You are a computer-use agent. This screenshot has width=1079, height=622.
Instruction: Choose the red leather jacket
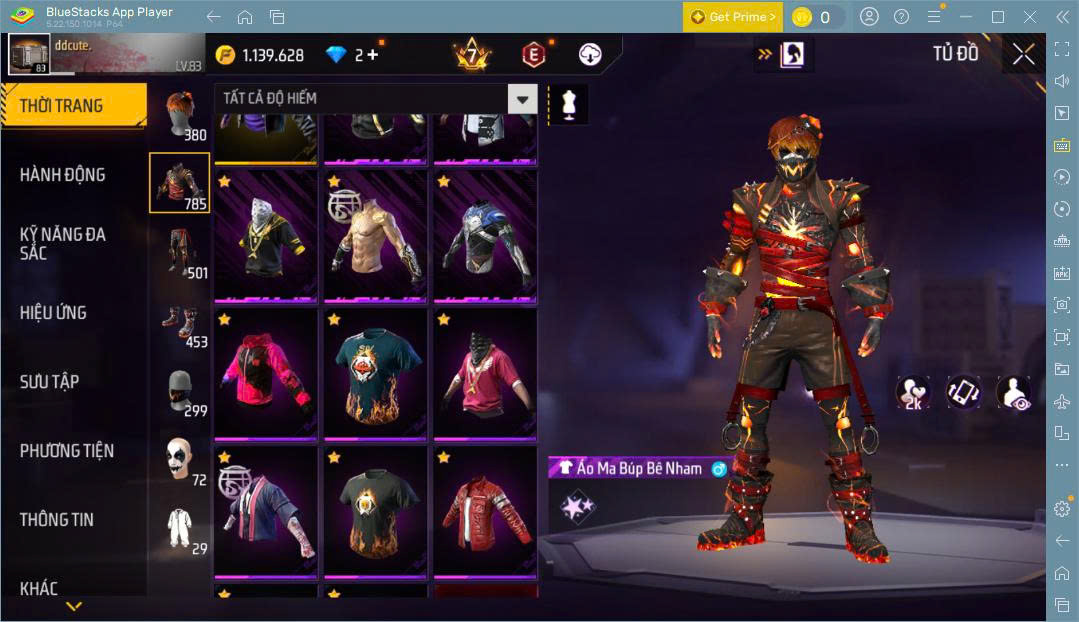tap(485, 513)
